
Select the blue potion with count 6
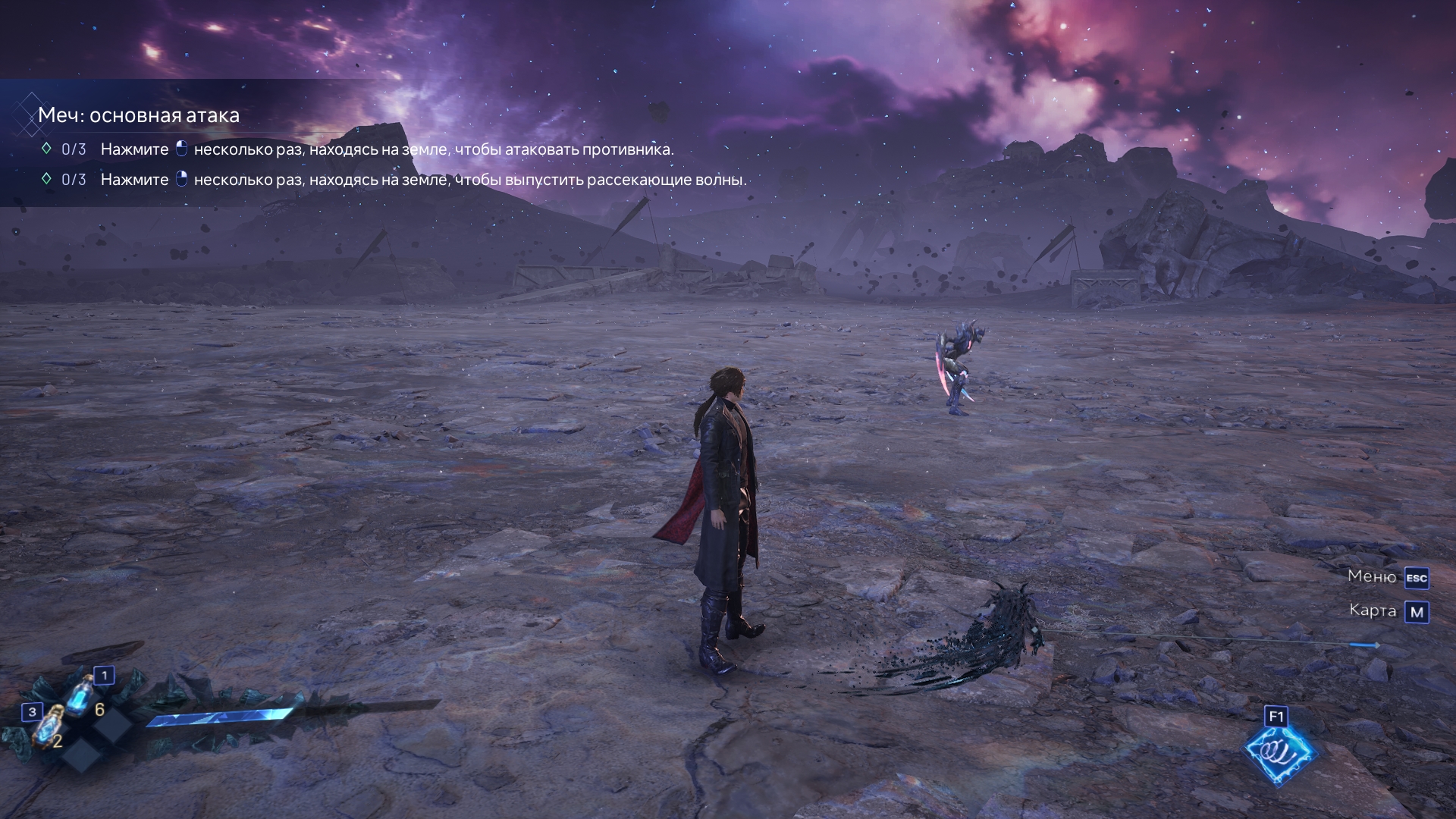click(80, 696)
